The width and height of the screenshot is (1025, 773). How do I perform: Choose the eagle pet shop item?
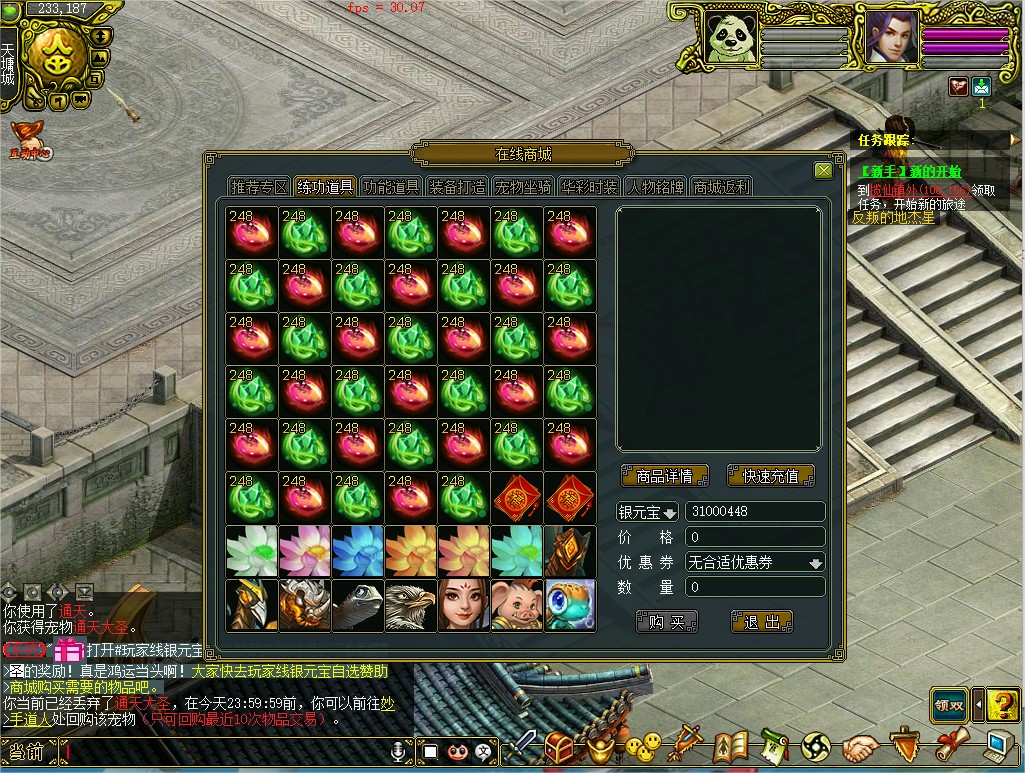click(410, 605)
